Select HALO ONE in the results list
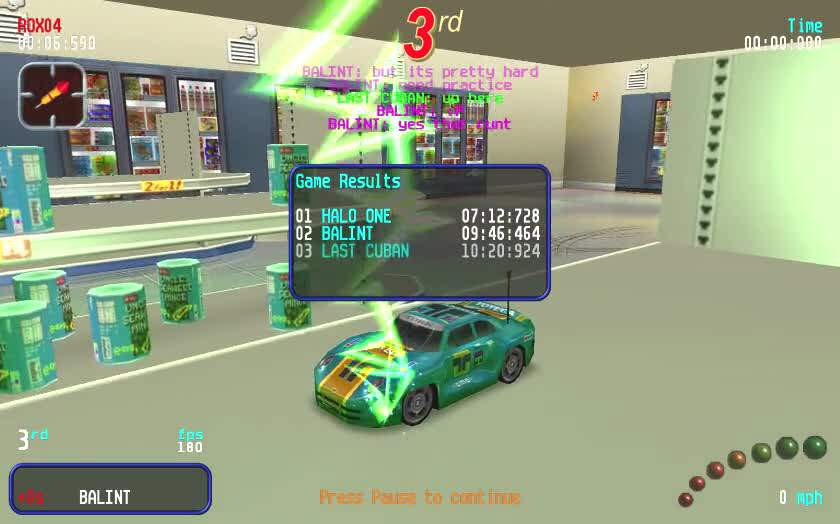 tap(357, 216)
